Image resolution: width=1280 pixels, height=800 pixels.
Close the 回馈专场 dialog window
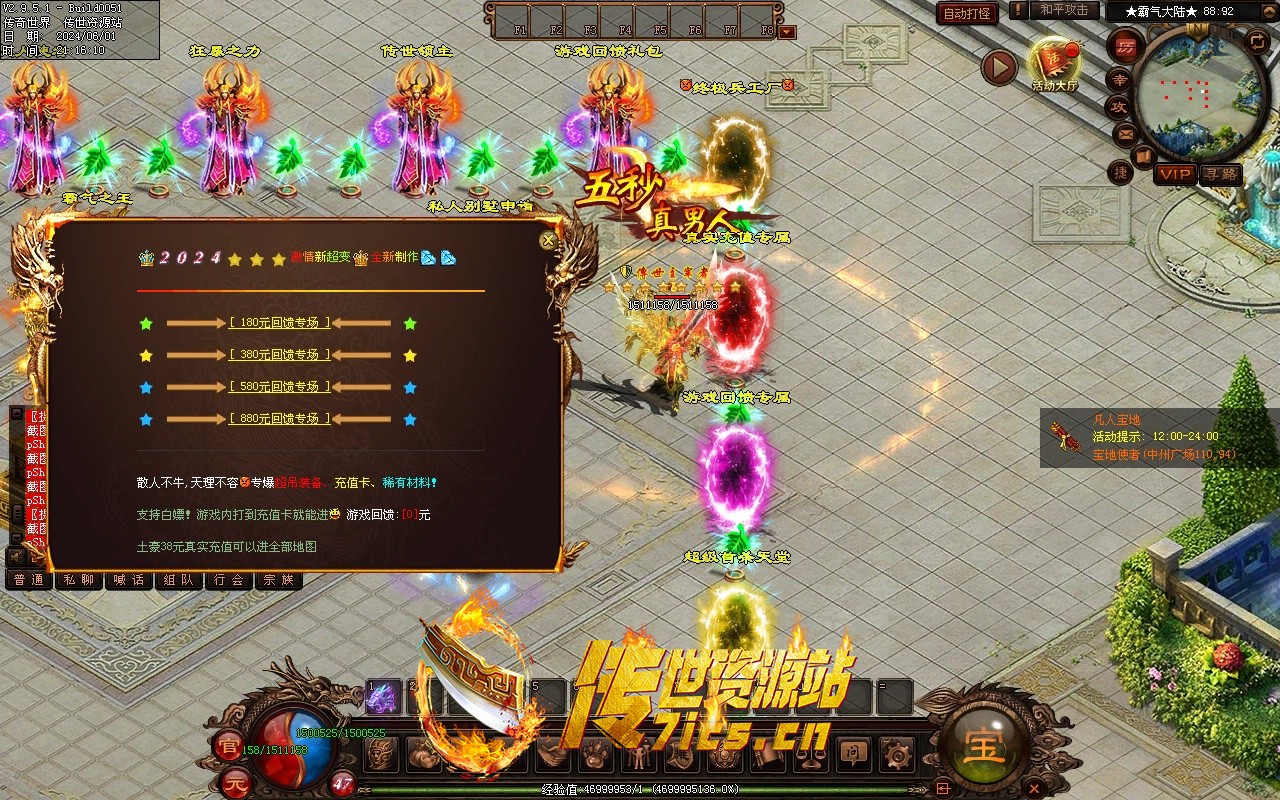click(547, 241)
